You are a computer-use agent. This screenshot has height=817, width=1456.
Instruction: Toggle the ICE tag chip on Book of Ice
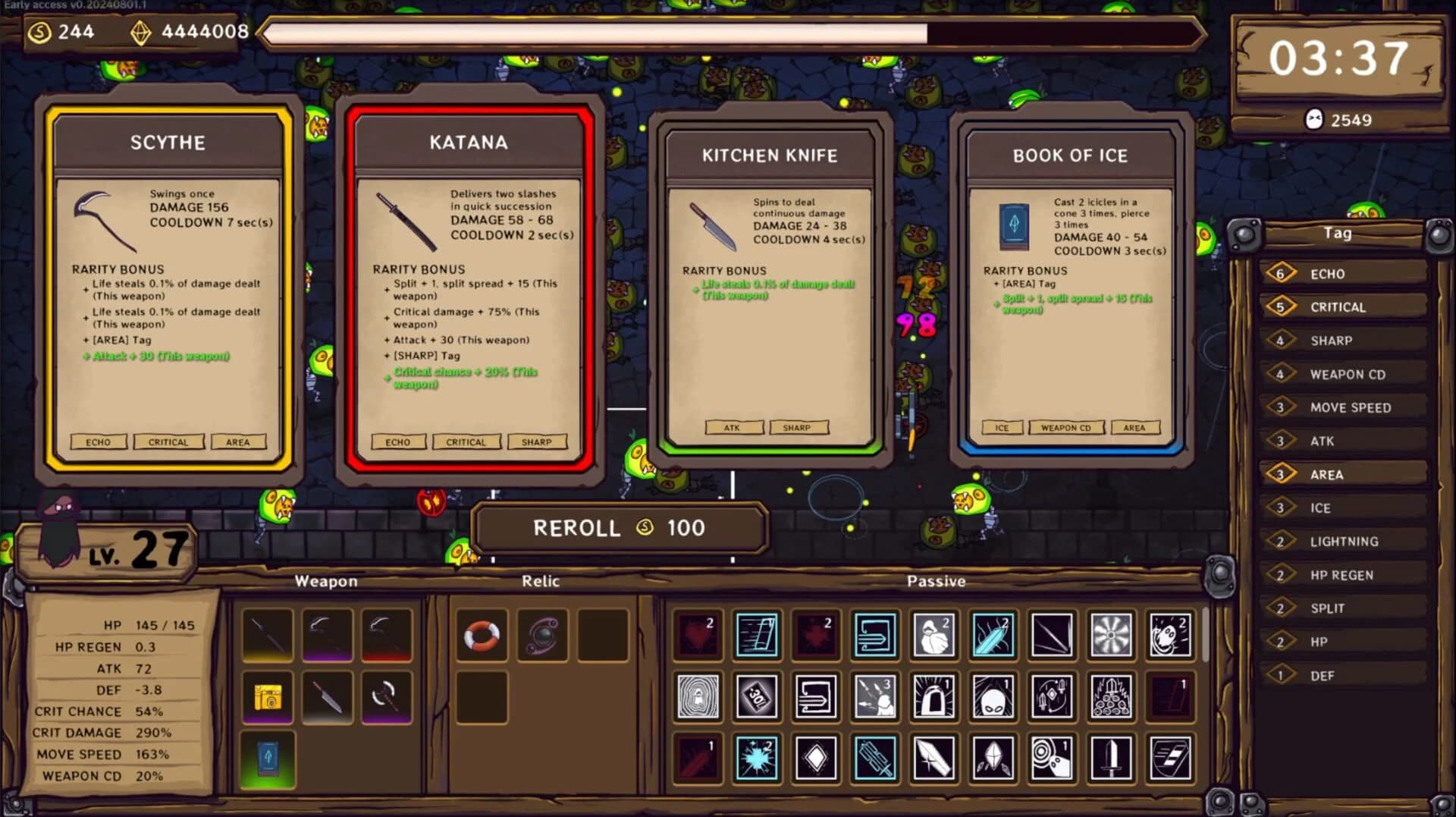coord(1003,427)
